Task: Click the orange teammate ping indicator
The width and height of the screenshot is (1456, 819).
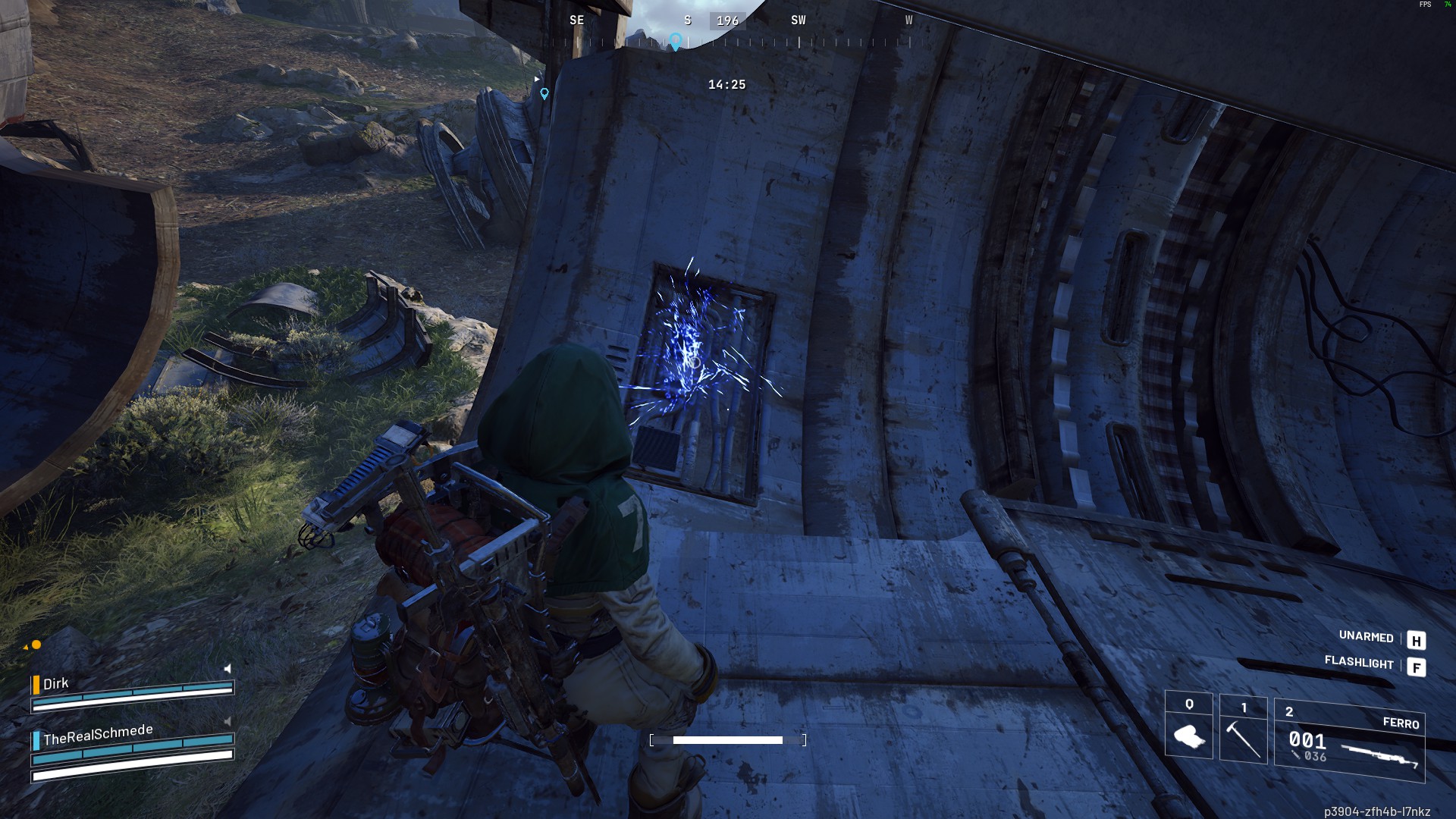Action: [x=35, y=645]
